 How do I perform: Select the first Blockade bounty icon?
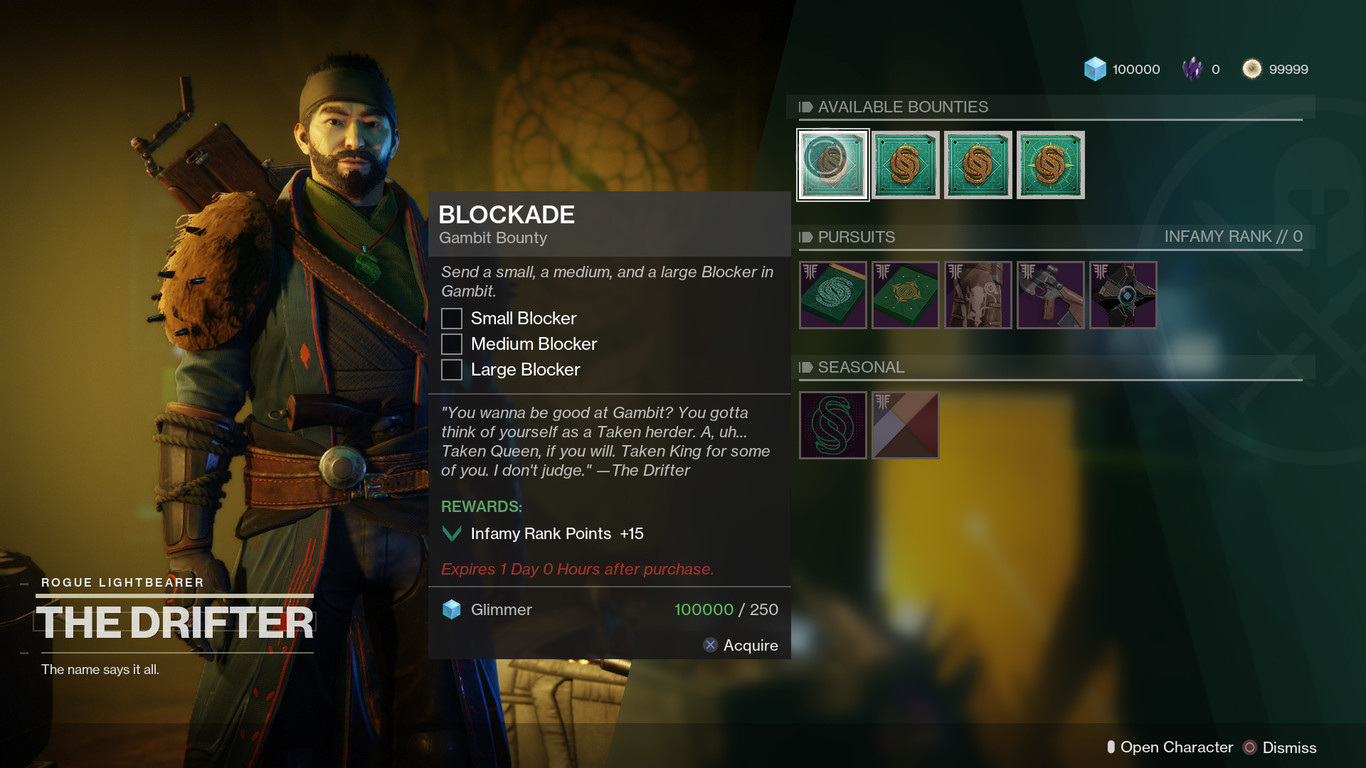[x=832, y=164]
